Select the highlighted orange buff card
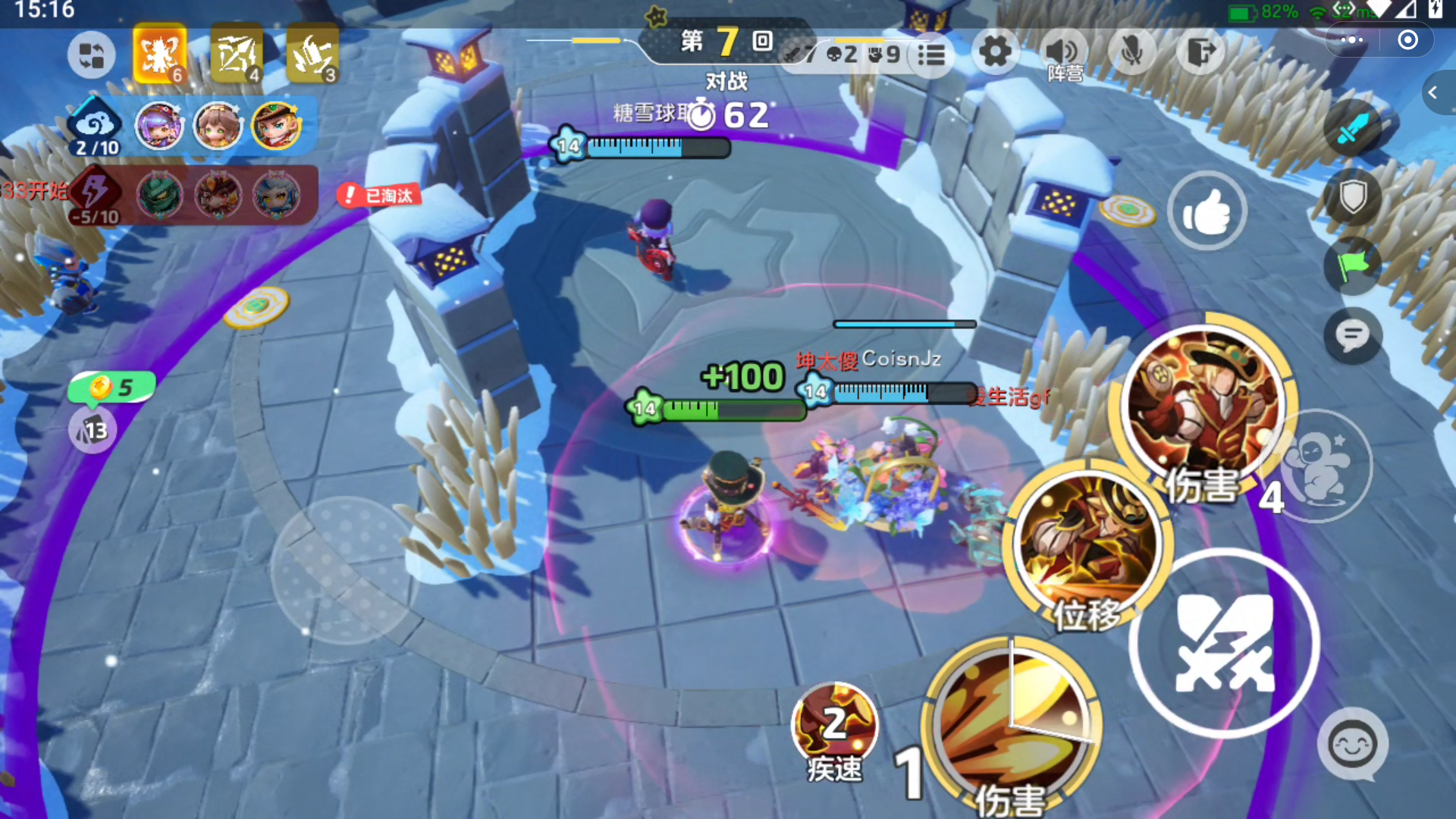The width and height of the screenshot is (1456, 819). coord(160,54)
